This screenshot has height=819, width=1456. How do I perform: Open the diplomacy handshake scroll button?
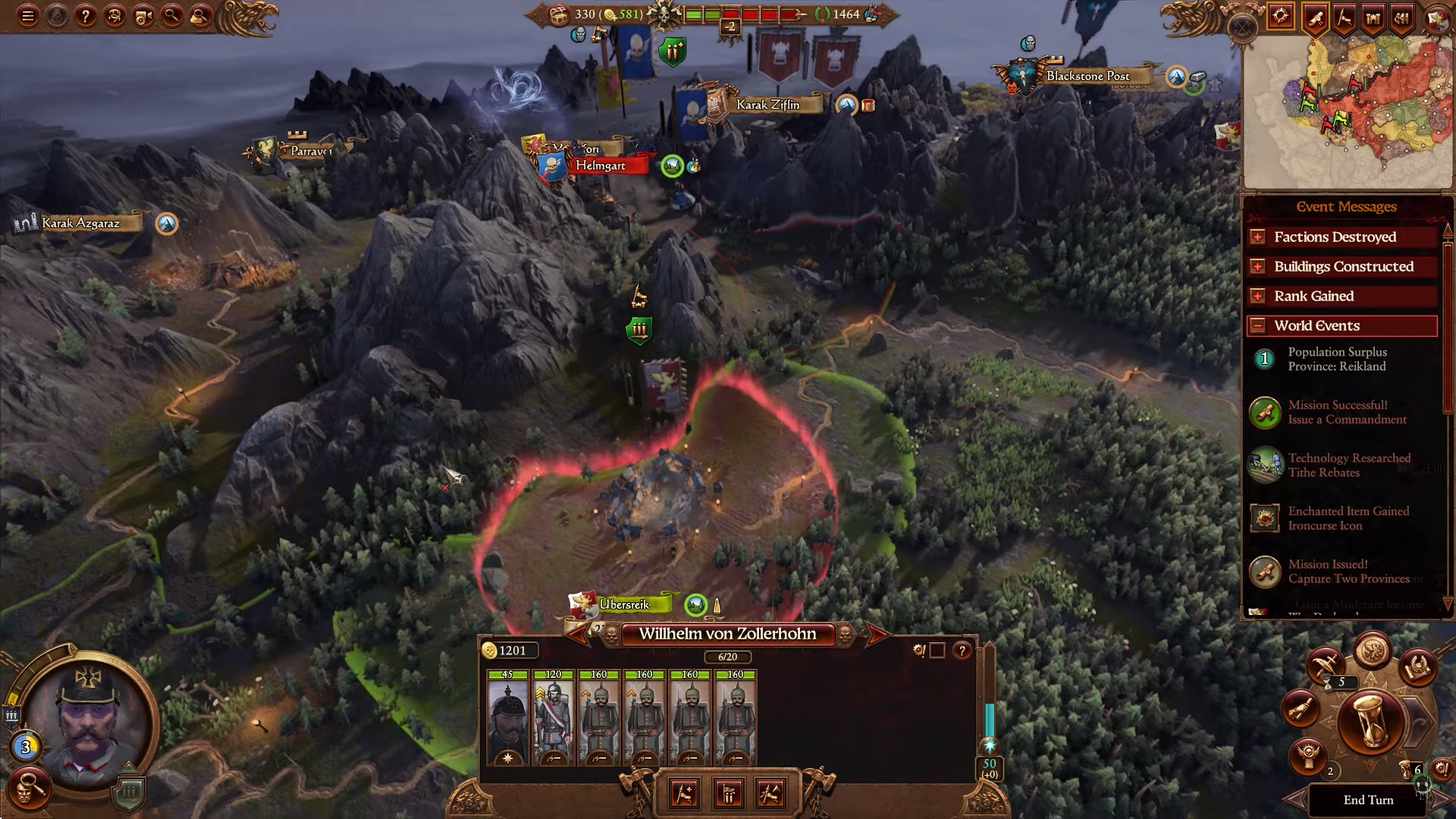click(x=1302, y=709)
